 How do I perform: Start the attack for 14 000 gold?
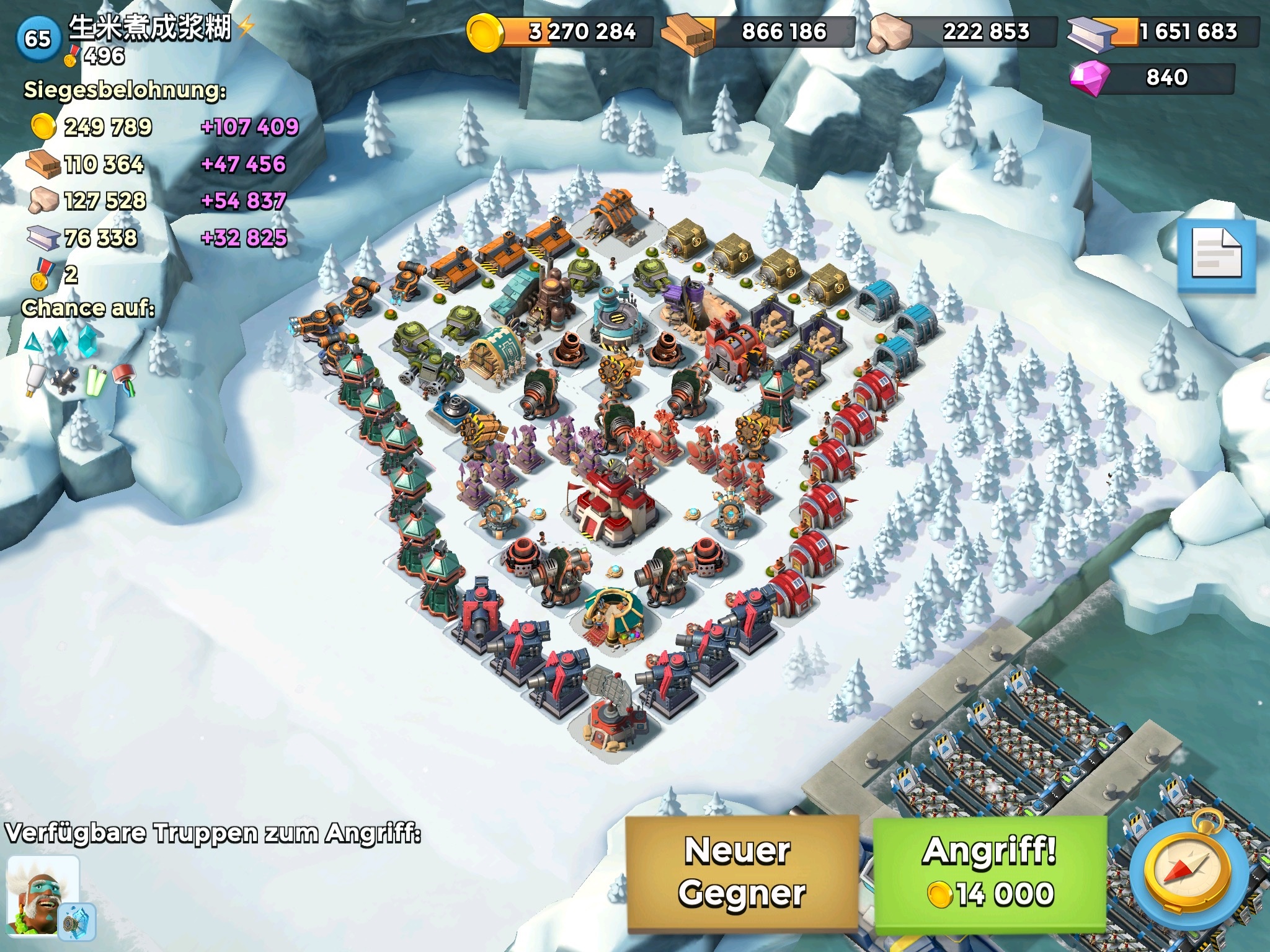(990, 873)
